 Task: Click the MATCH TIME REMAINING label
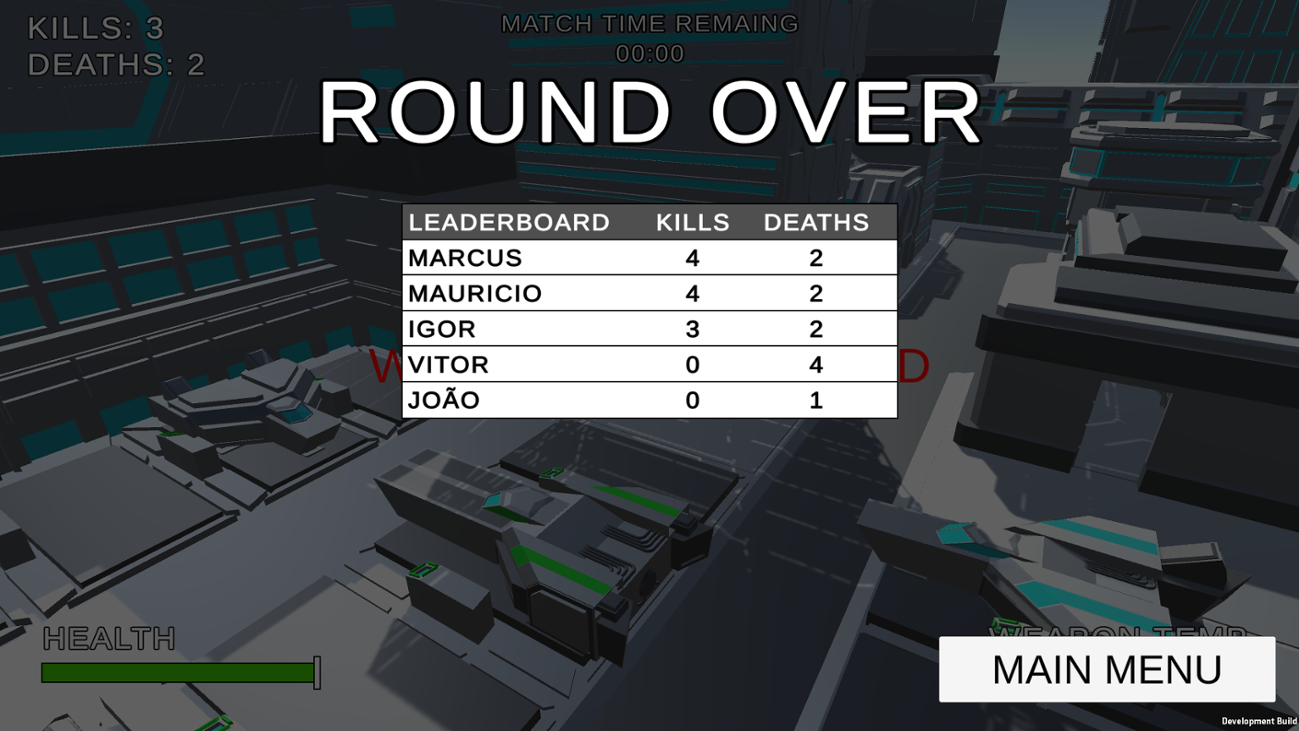pyautogui.click(x=648, y=23)
